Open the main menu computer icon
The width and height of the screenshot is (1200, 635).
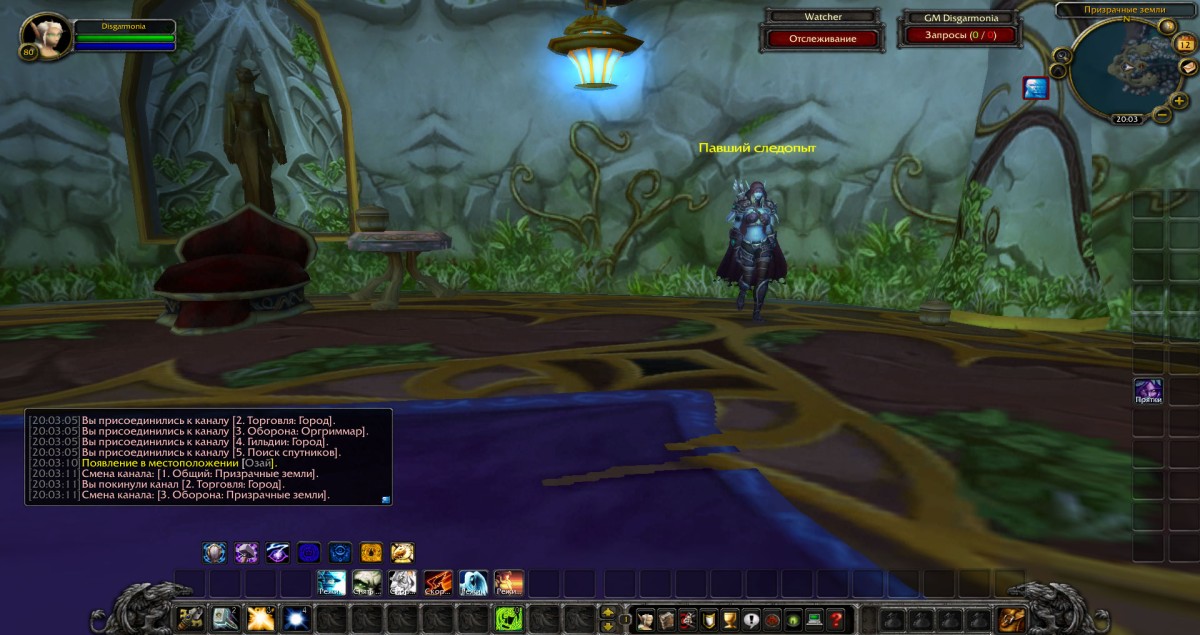pyautogui.click(x=813, y=619)
